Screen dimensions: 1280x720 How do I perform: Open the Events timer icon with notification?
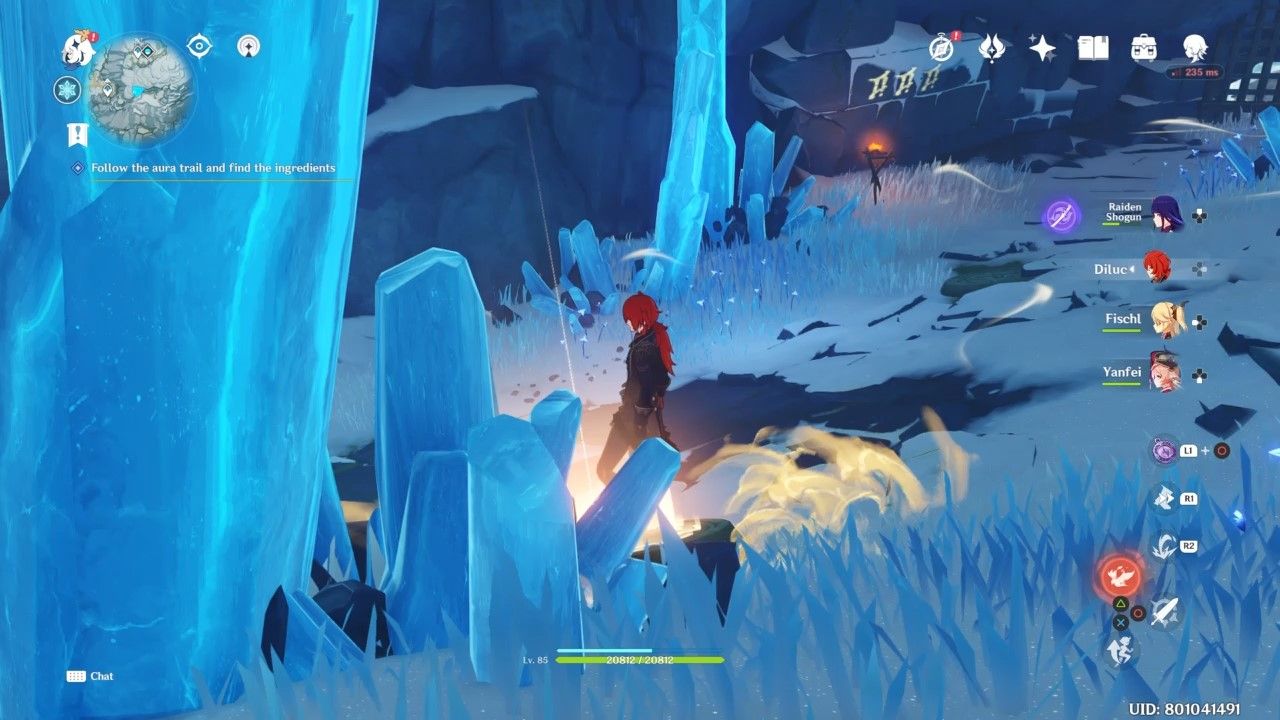(x=940, y=46)
